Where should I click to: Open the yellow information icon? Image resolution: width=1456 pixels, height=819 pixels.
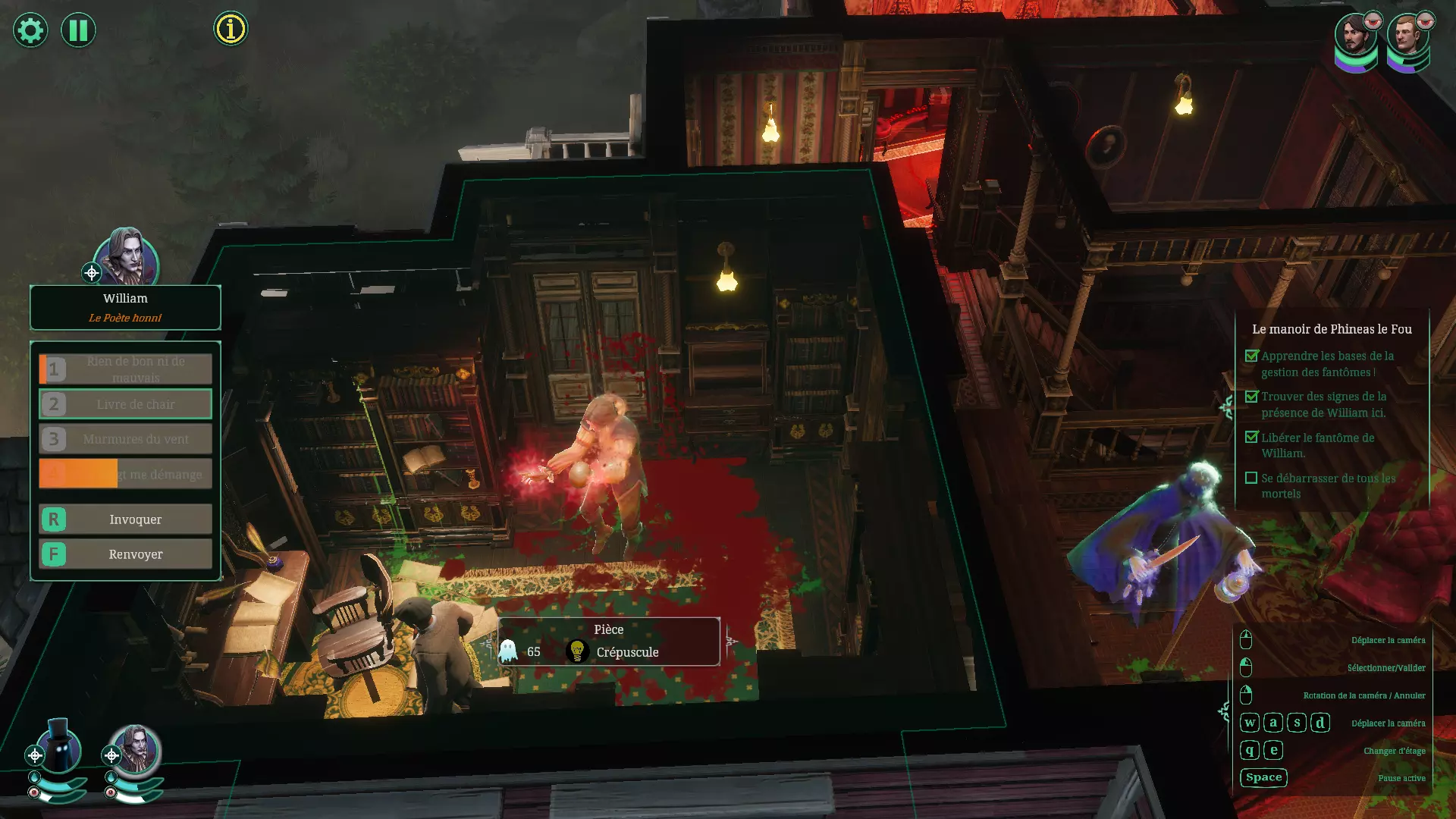point(231,29)
